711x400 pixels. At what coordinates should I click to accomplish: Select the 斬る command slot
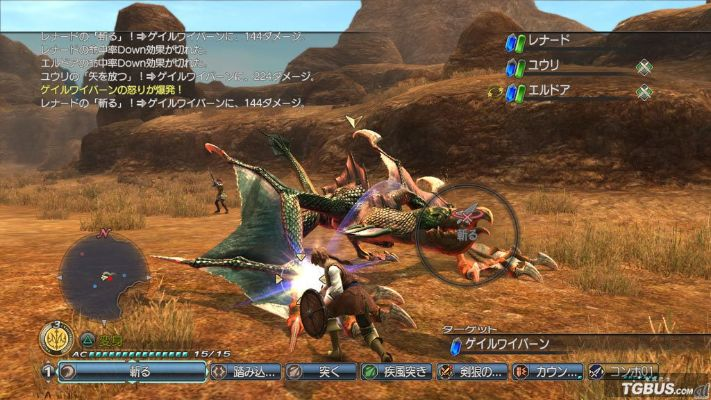click(x=130, y=372)
